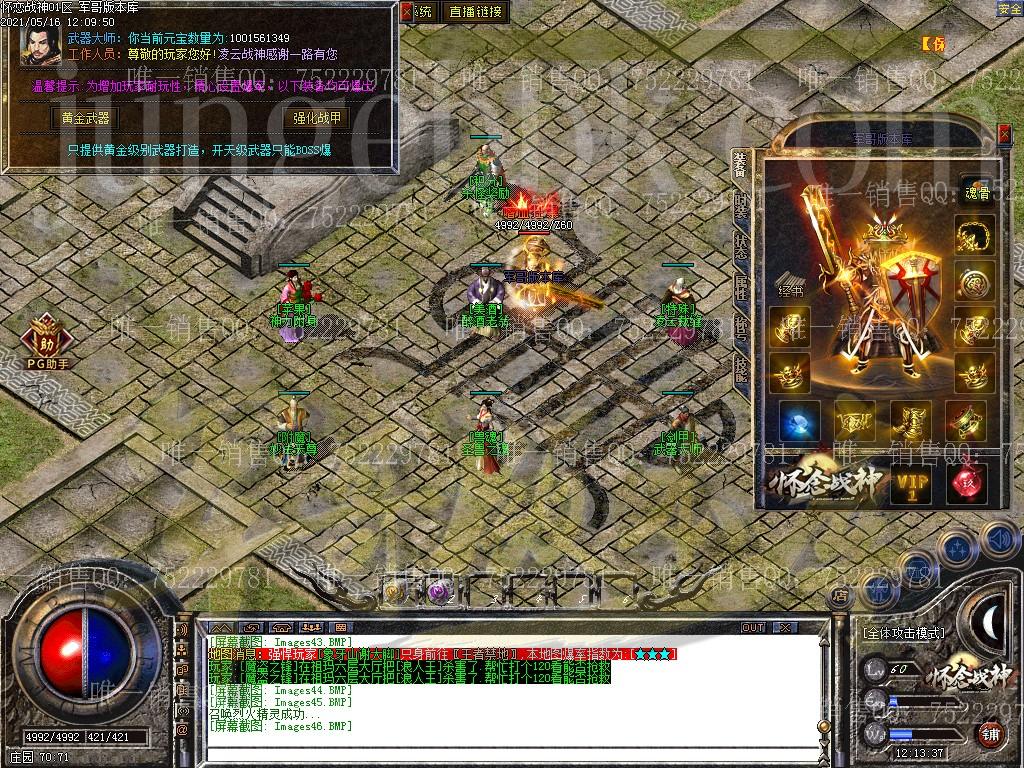Switch to the 时装 costume tab
This screenshot has height=768, width=1024.
tap(741, 206)
